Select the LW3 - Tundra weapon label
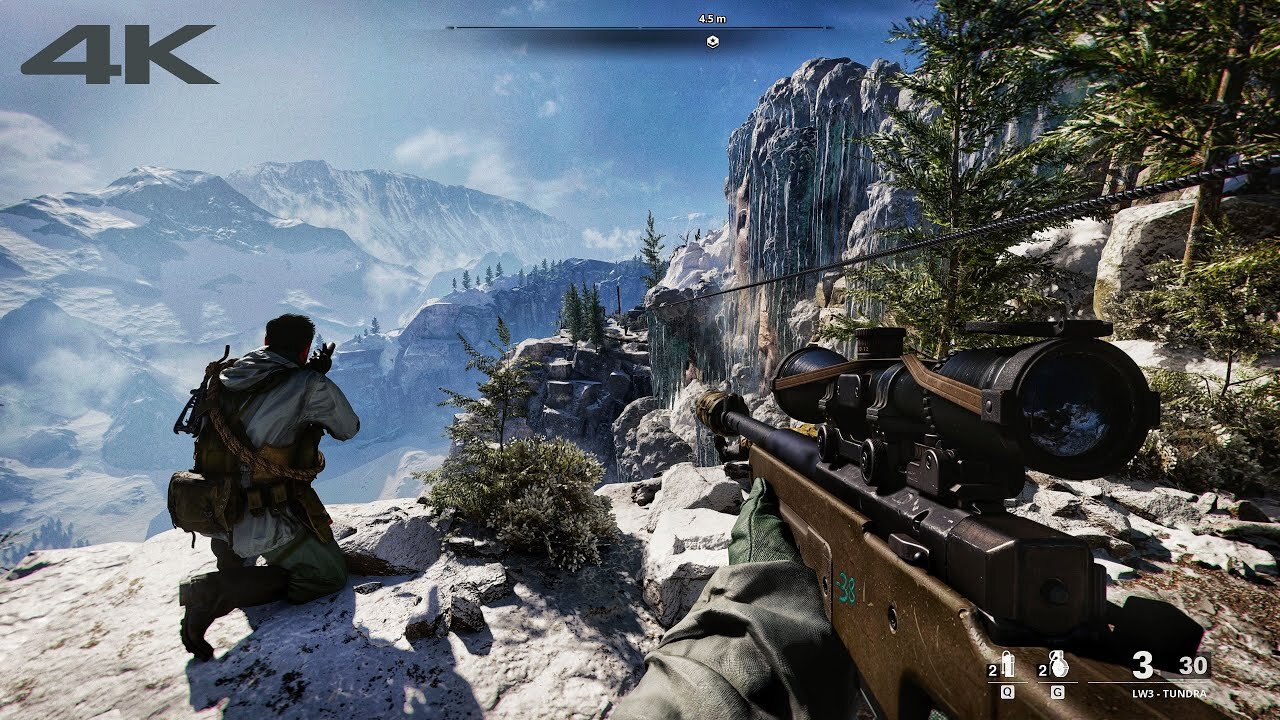Screen dimensions: 1280x720 1169,693
